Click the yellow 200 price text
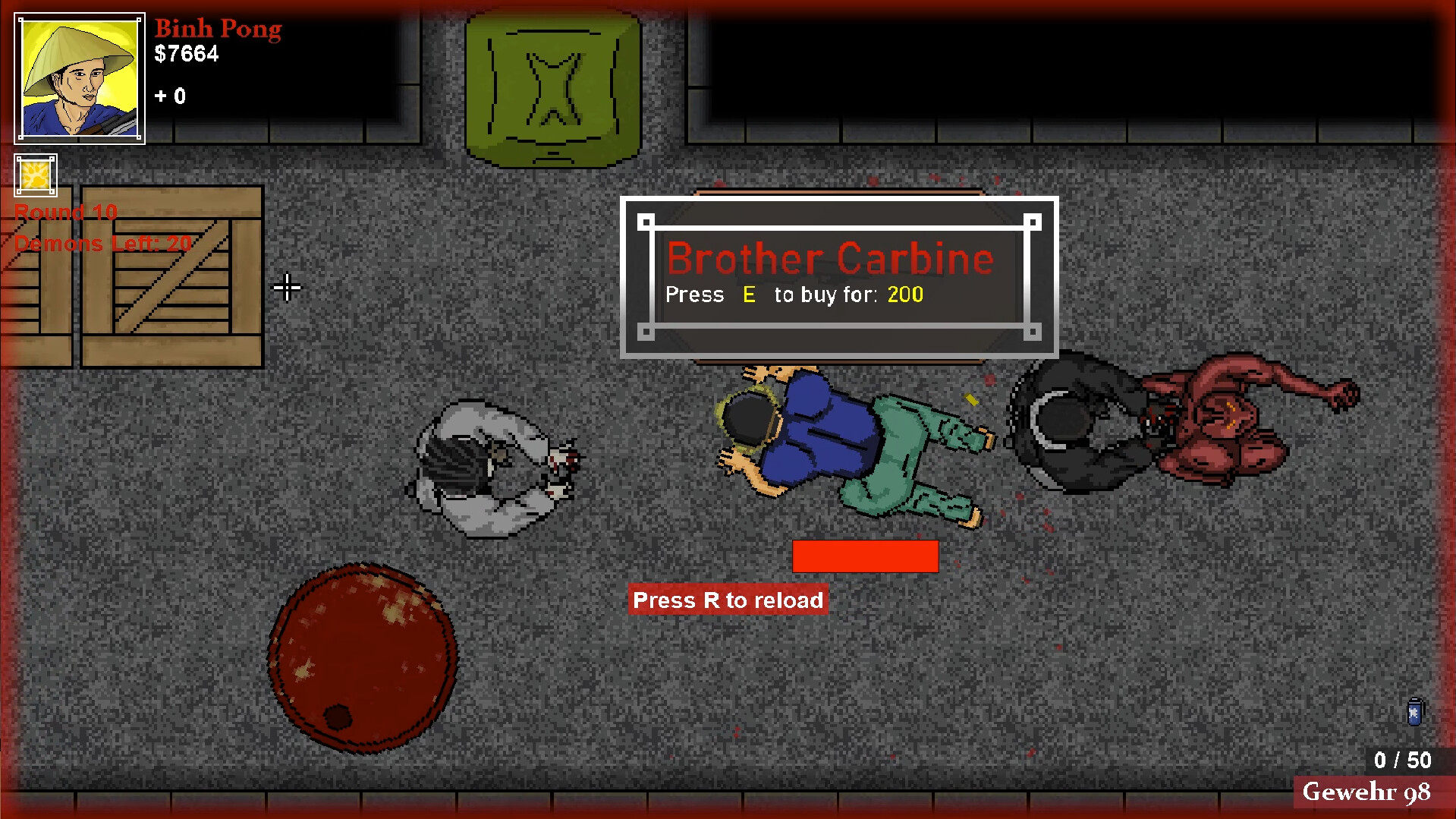Screen dimensions: 1456x819 click(x=904, y=295)
